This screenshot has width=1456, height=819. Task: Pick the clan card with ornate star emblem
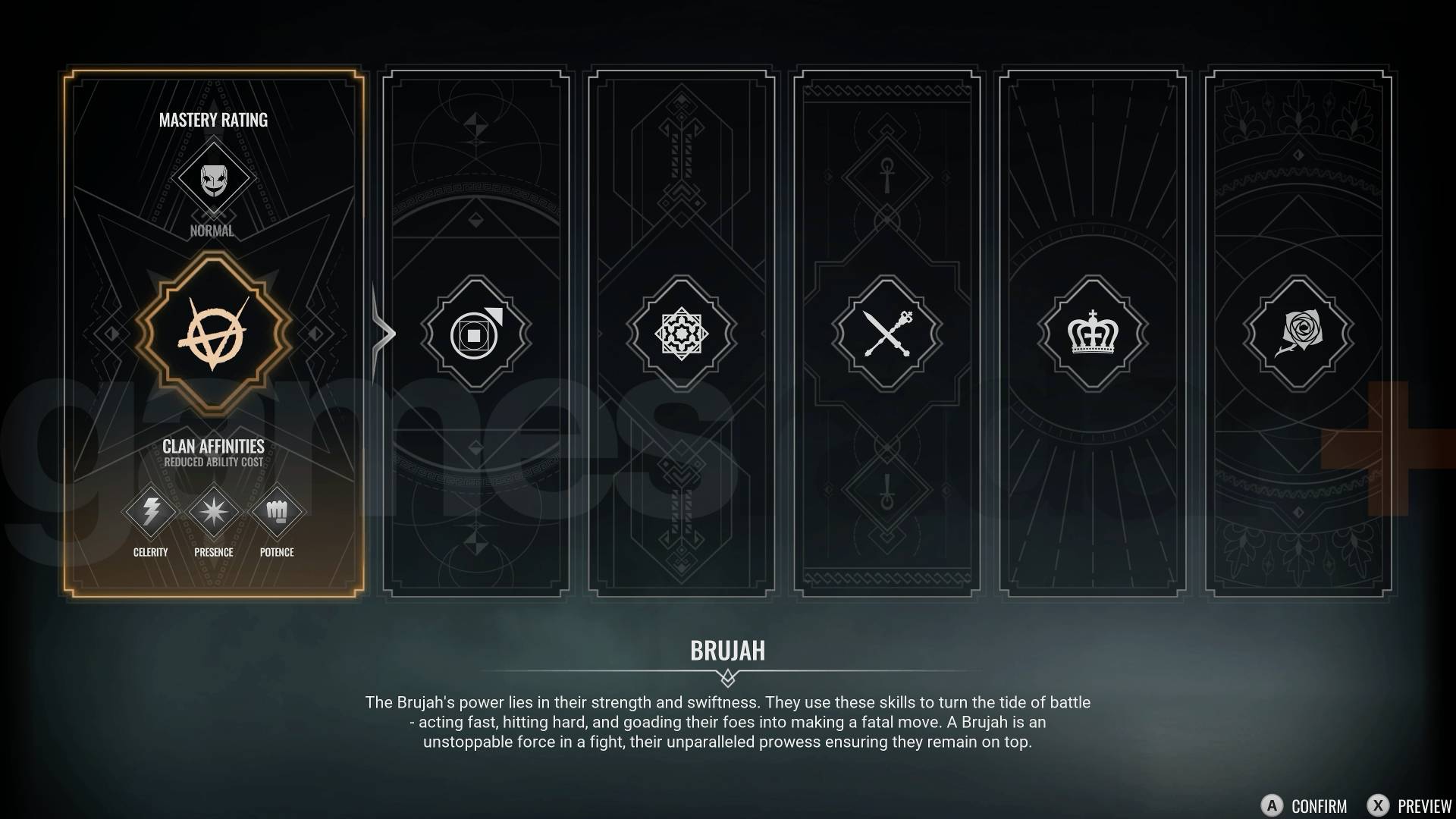pos(681,334)
